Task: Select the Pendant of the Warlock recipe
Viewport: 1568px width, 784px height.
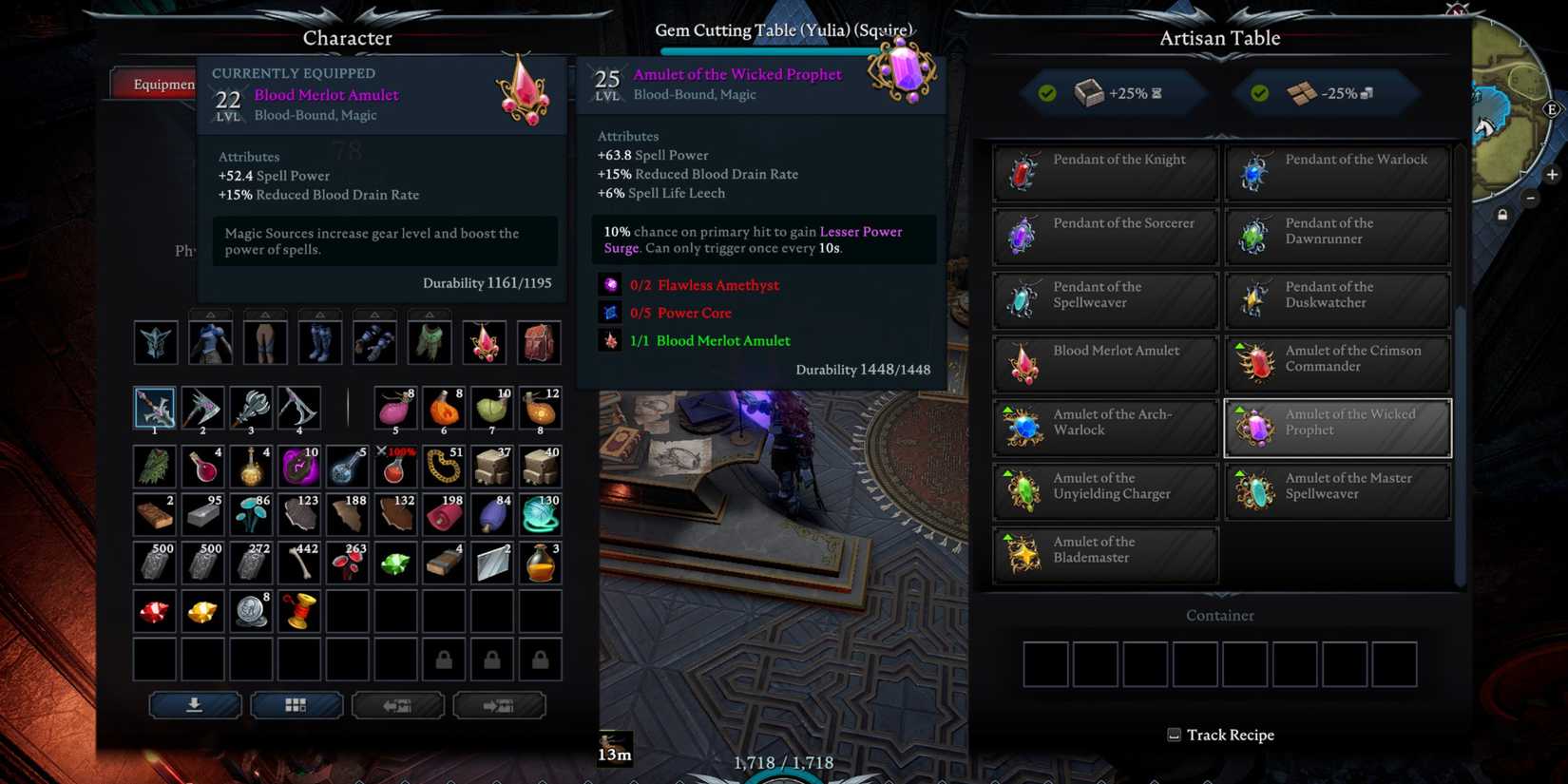Action: 1337,172
